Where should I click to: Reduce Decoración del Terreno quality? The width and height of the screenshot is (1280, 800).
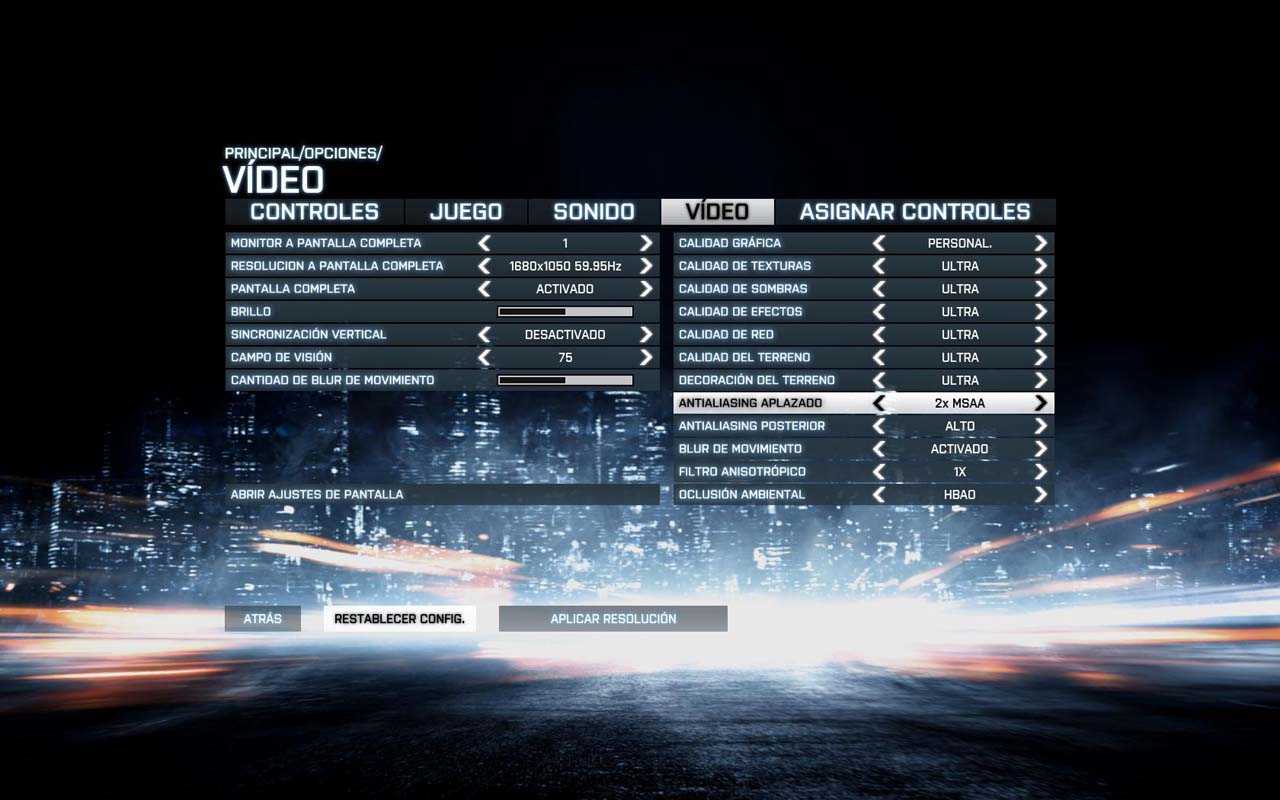pos(880,380)
